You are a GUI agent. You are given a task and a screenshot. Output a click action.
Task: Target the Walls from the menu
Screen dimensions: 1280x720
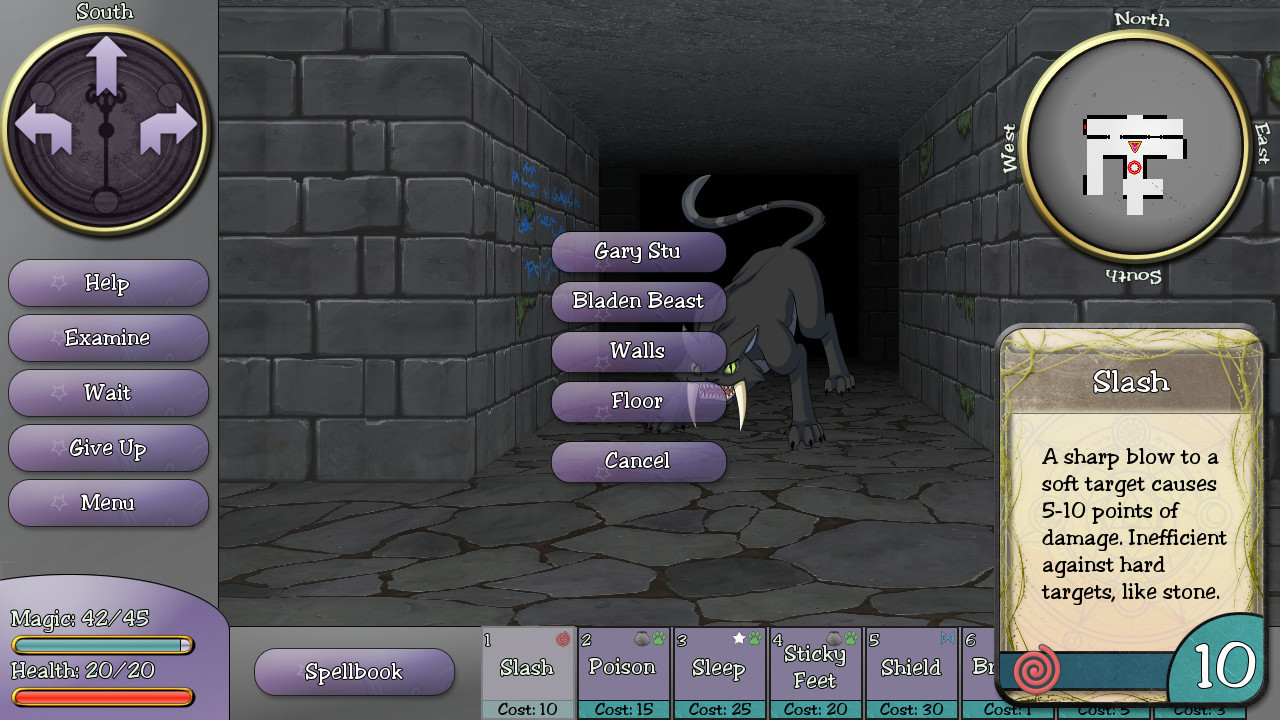click(x=639, y=351)
